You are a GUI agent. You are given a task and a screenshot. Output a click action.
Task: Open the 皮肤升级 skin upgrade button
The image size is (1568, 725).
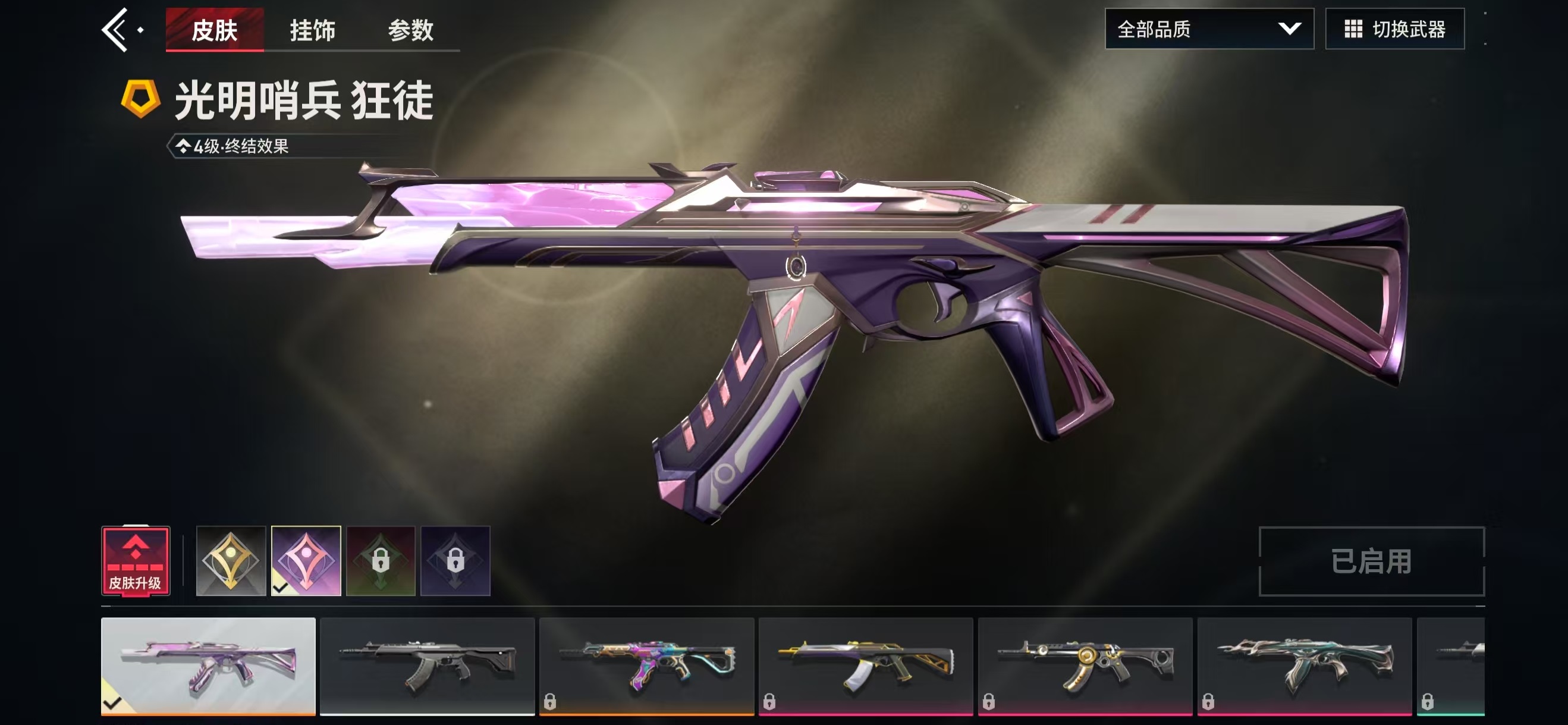click(135, 561)
